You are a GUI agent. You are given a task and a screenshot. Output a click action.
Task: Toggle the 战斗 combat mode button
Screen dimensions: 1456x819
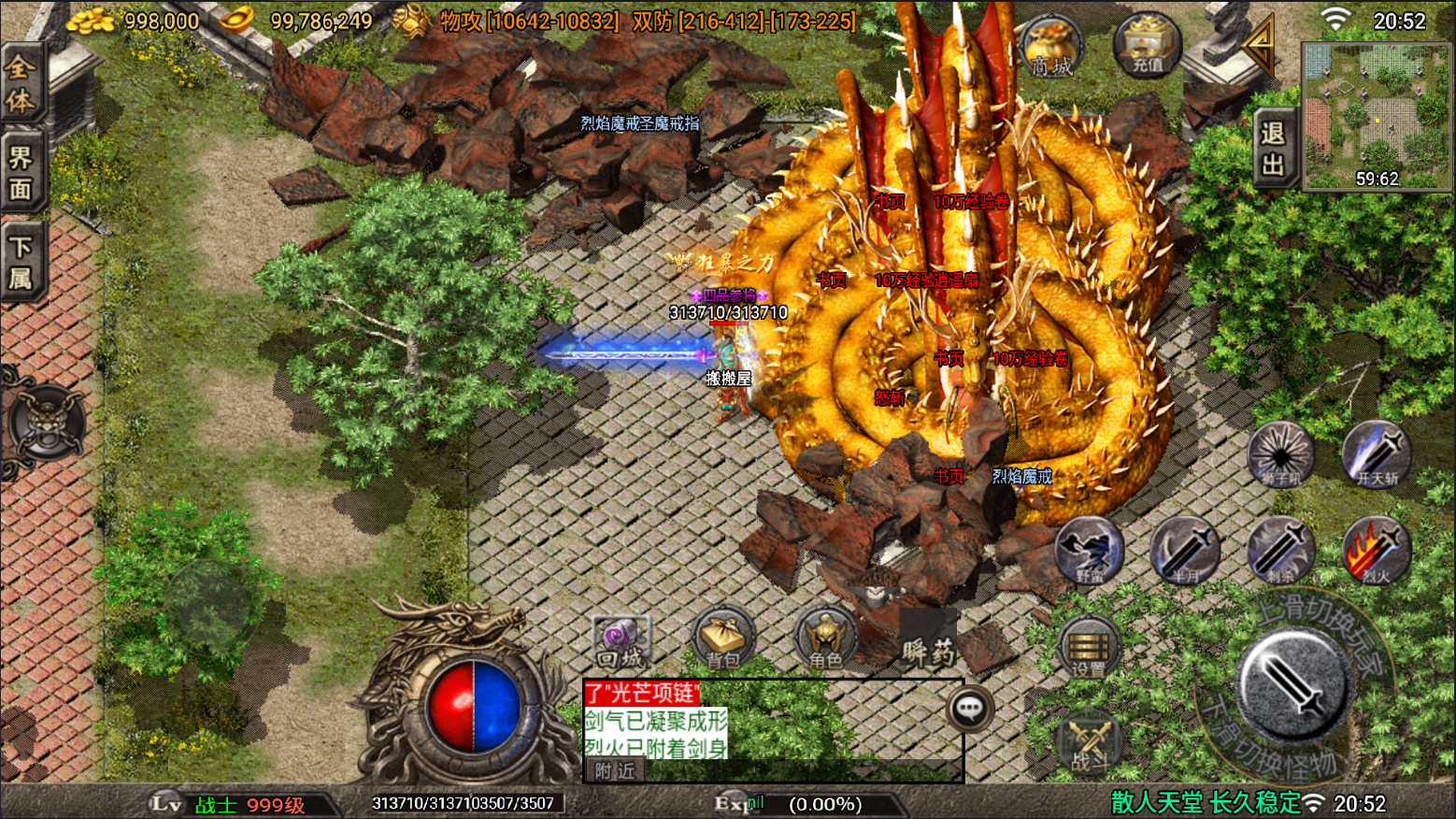[1090, 746]
